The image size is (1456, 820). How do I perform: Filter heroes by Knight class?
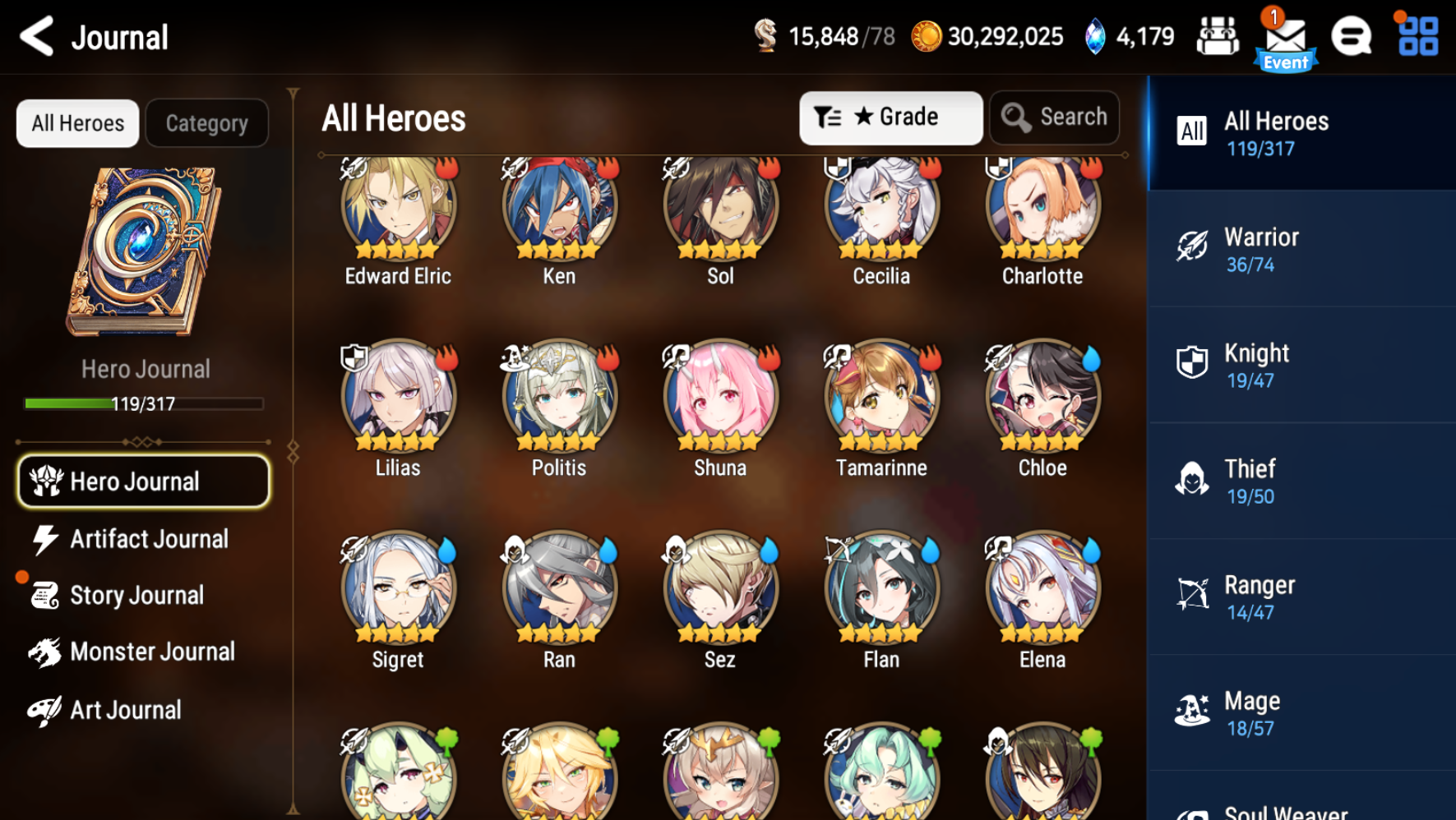click(1301, 366)
